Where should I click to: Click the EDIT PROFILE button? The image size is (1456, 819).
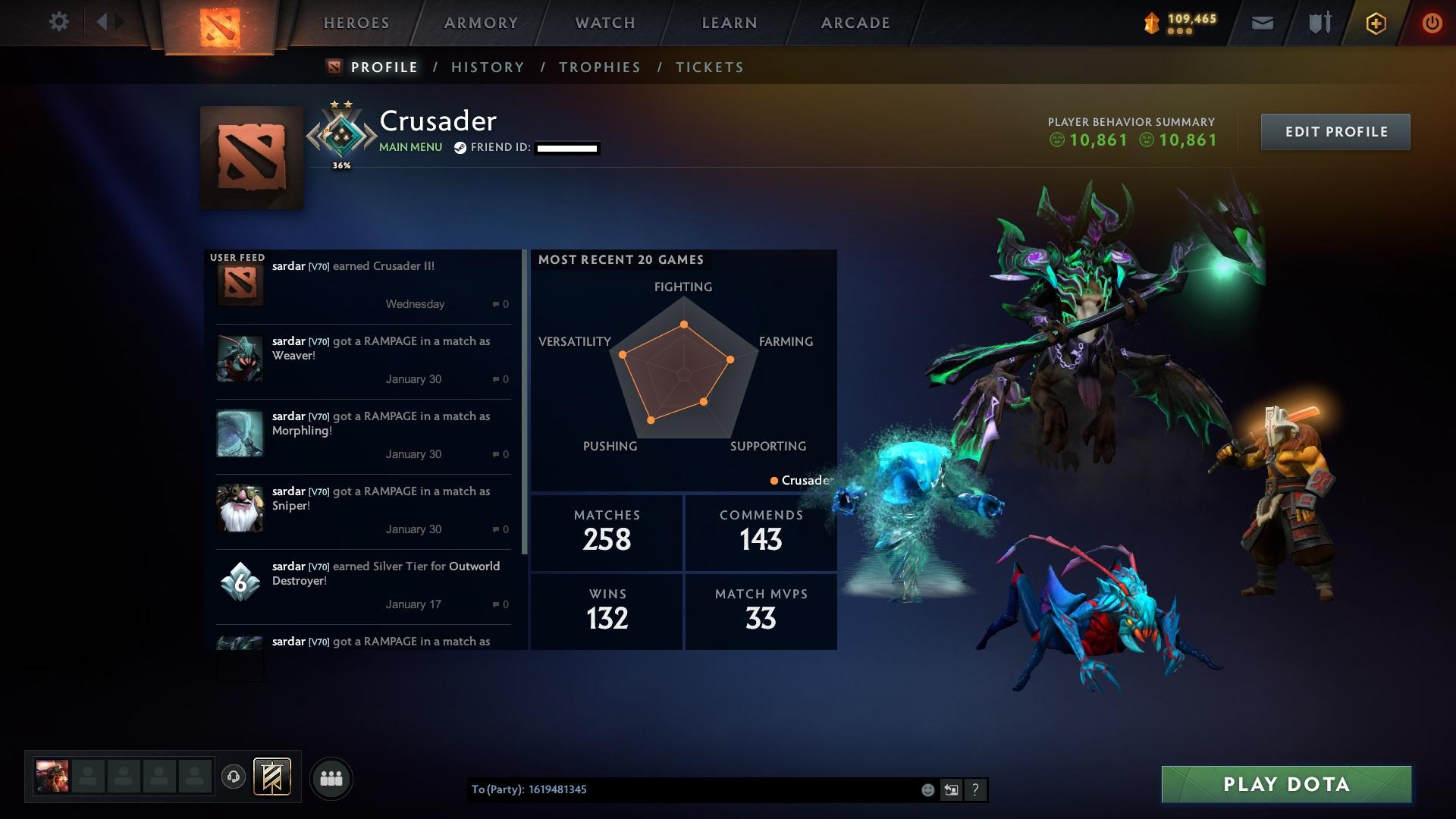[1335, 131]
